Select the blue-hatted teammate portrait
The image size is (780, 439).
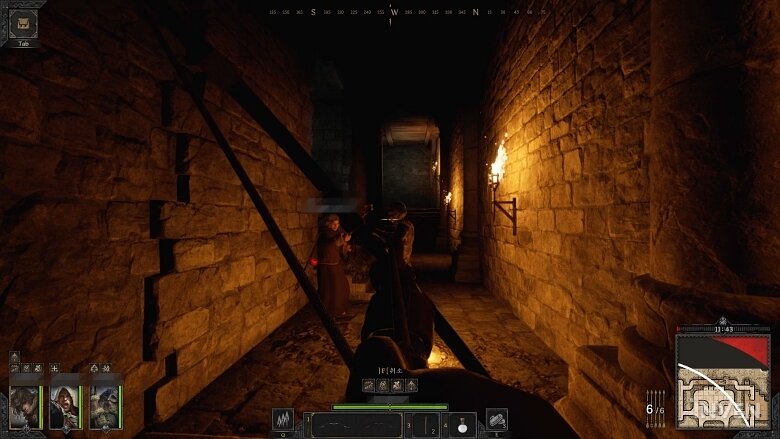pos(104,406)
